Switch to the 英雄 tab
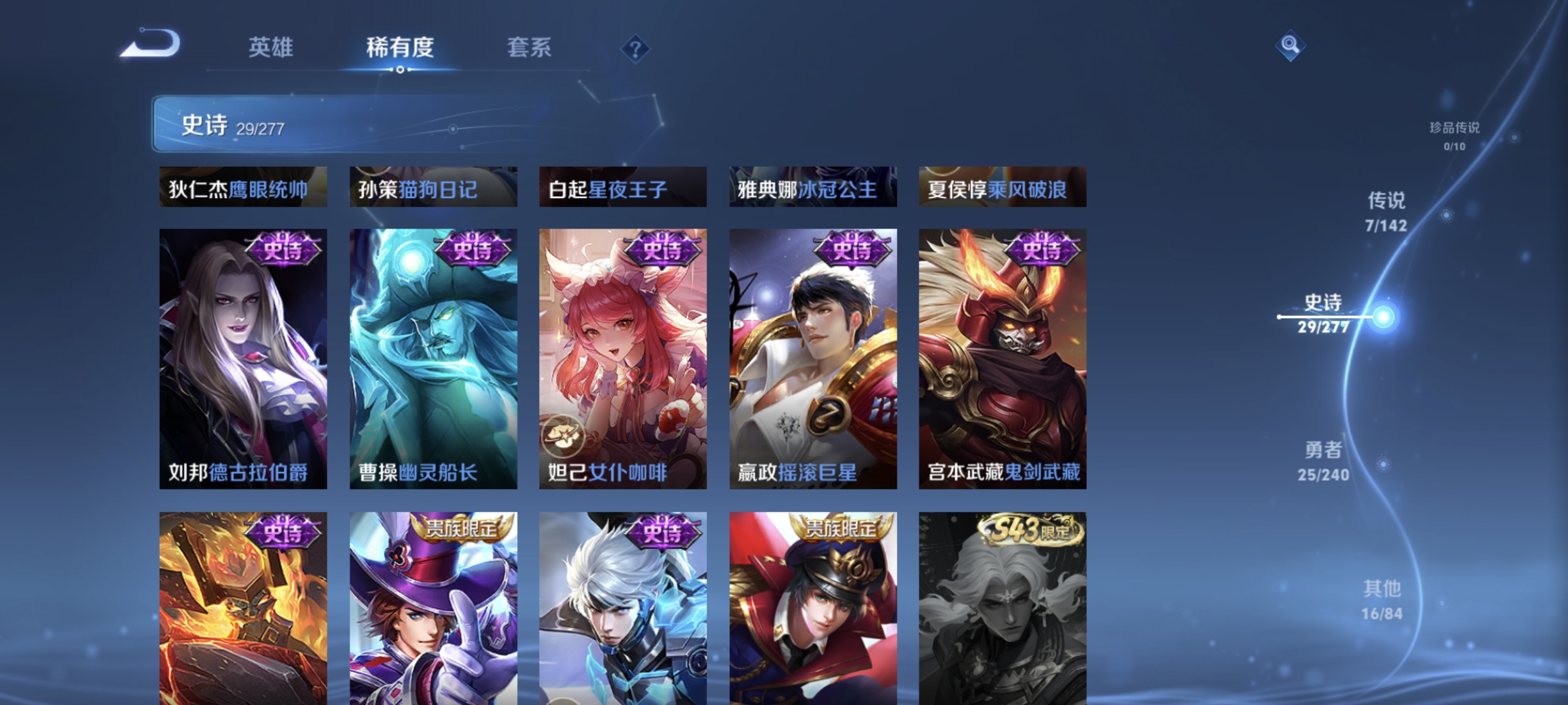1568x705 pixels. click(x=271, y=48)
